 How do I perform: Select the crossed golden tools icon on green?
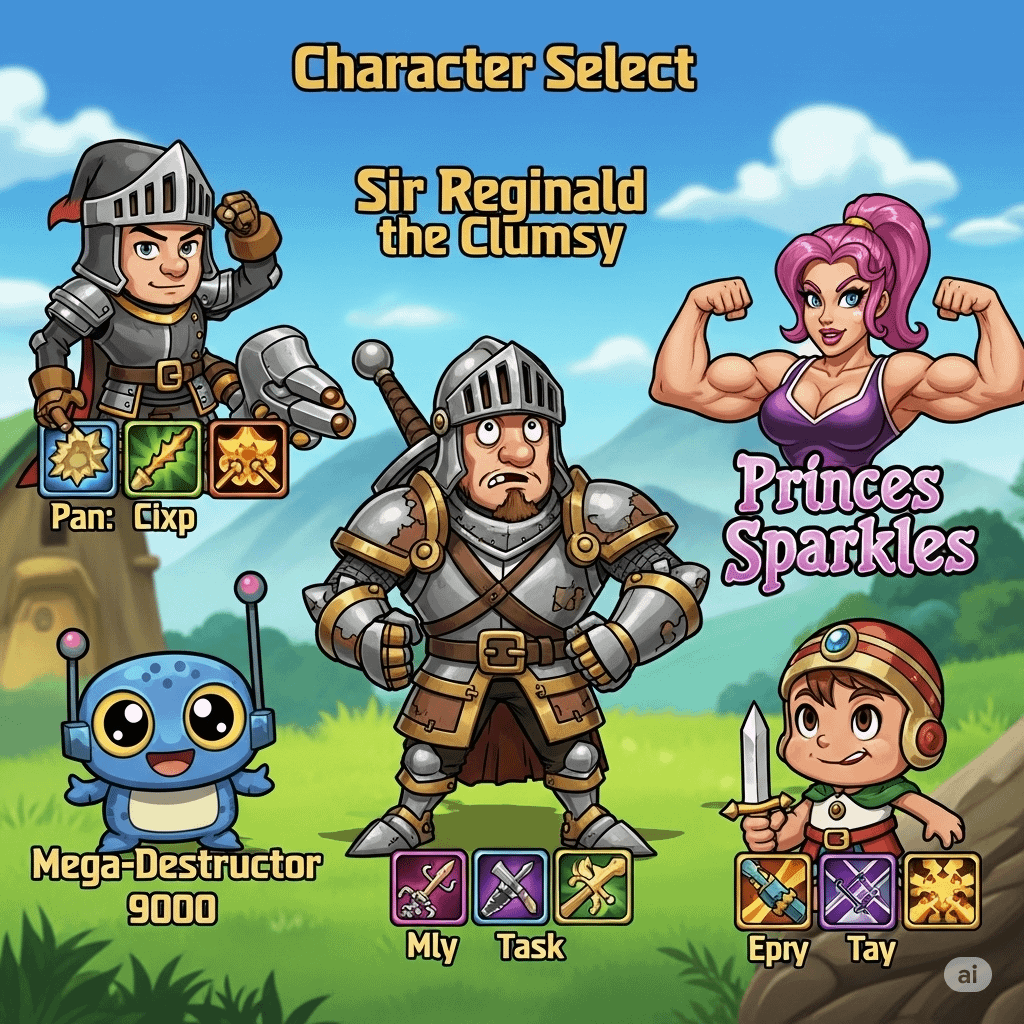pyautogui.click(x=593, y=887)
